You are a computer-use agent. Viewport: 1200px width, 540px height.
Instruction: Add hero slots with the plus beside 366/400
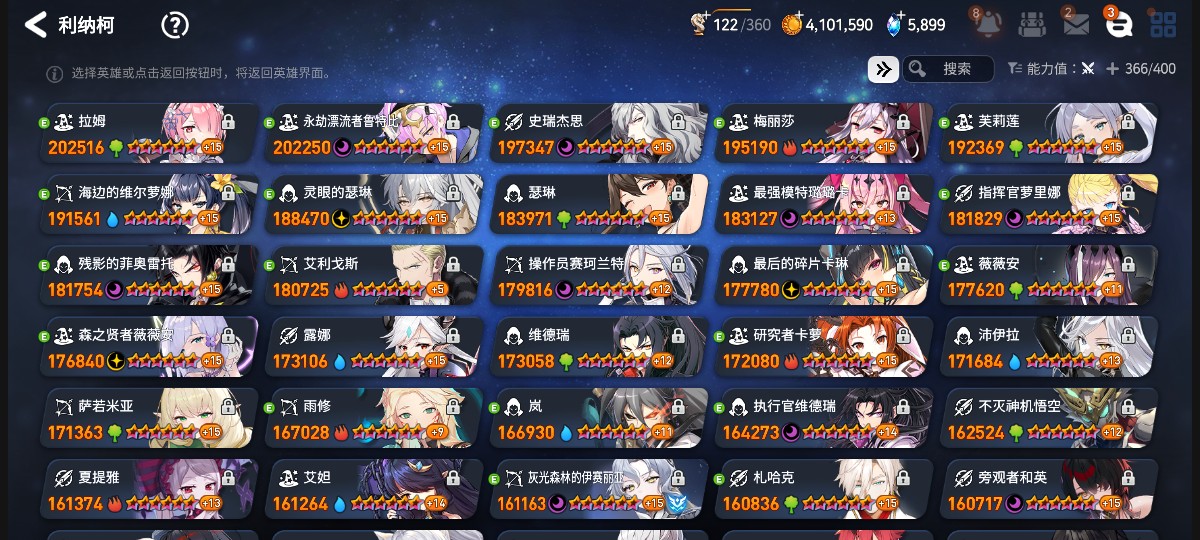tap(1112, 69)
